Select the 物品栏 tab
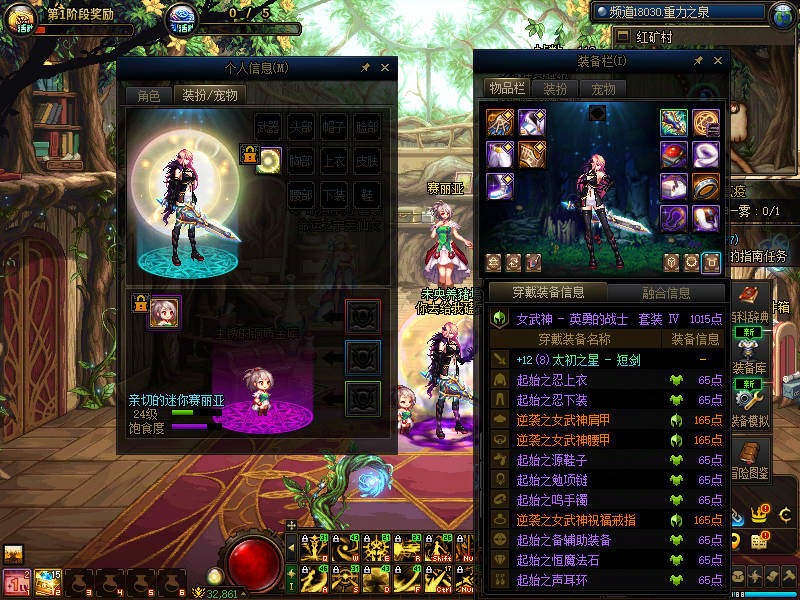The width and height of the screenshot is (800, 600). coord(507,88)
